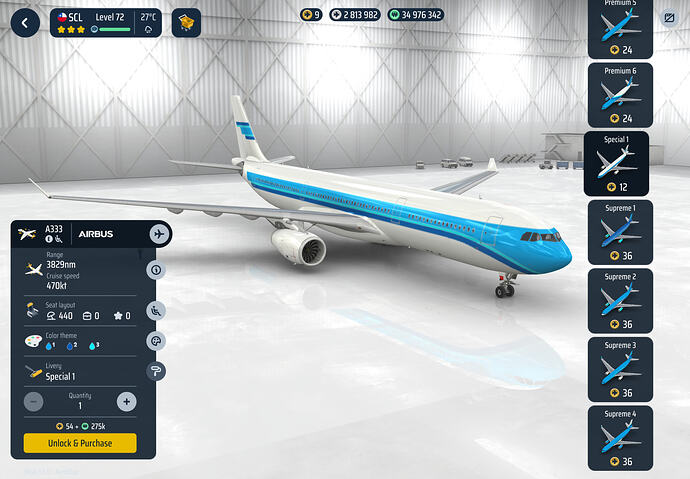Select color theme drop number 1
Screen dimensions: 690x479
point(52,345)
